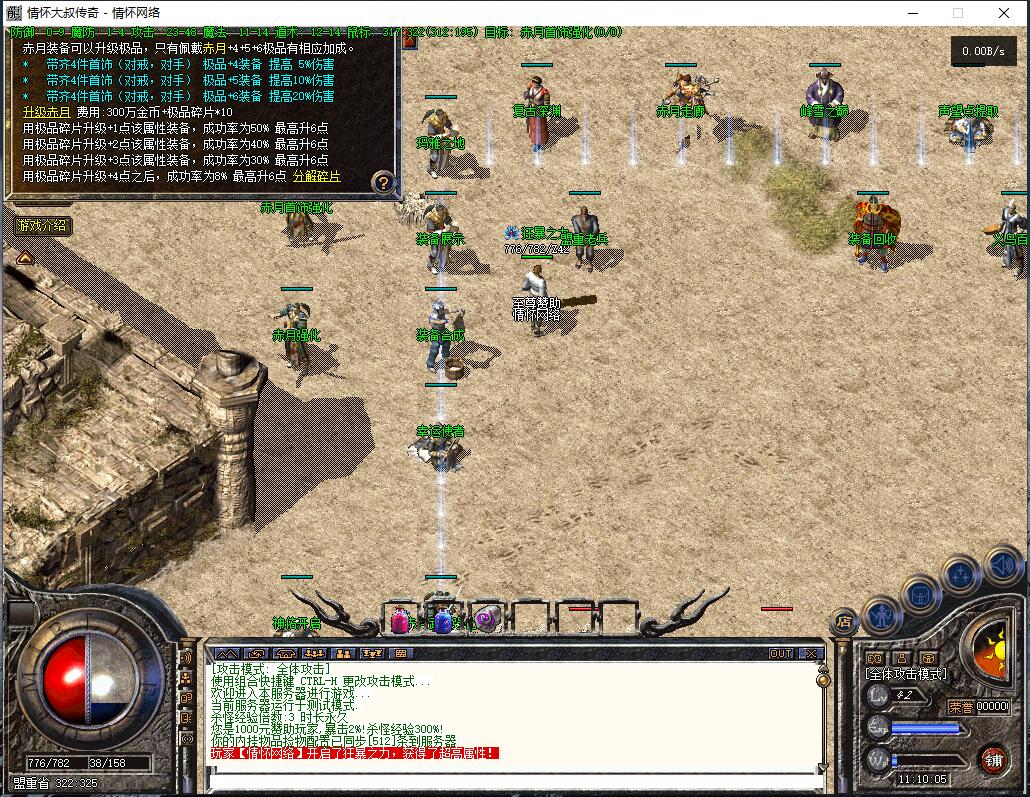Use the blue potion in the hotbar
Screen dimensions: 1030x797
point(443,621)
